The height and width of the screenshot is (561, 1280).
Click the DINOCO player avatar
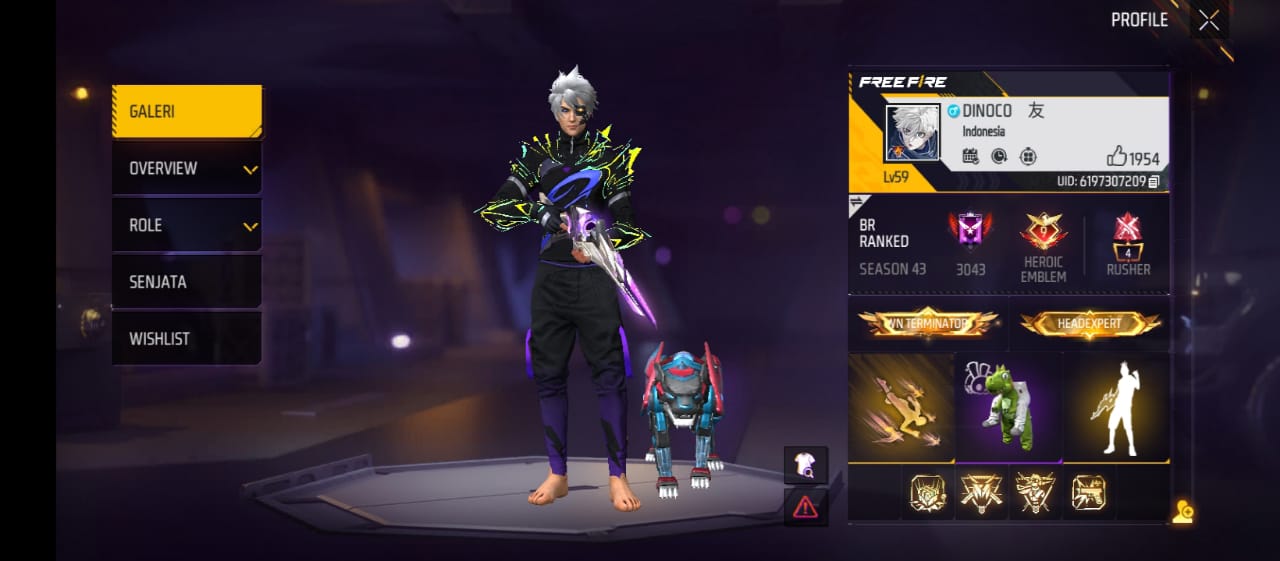(912, 132)
